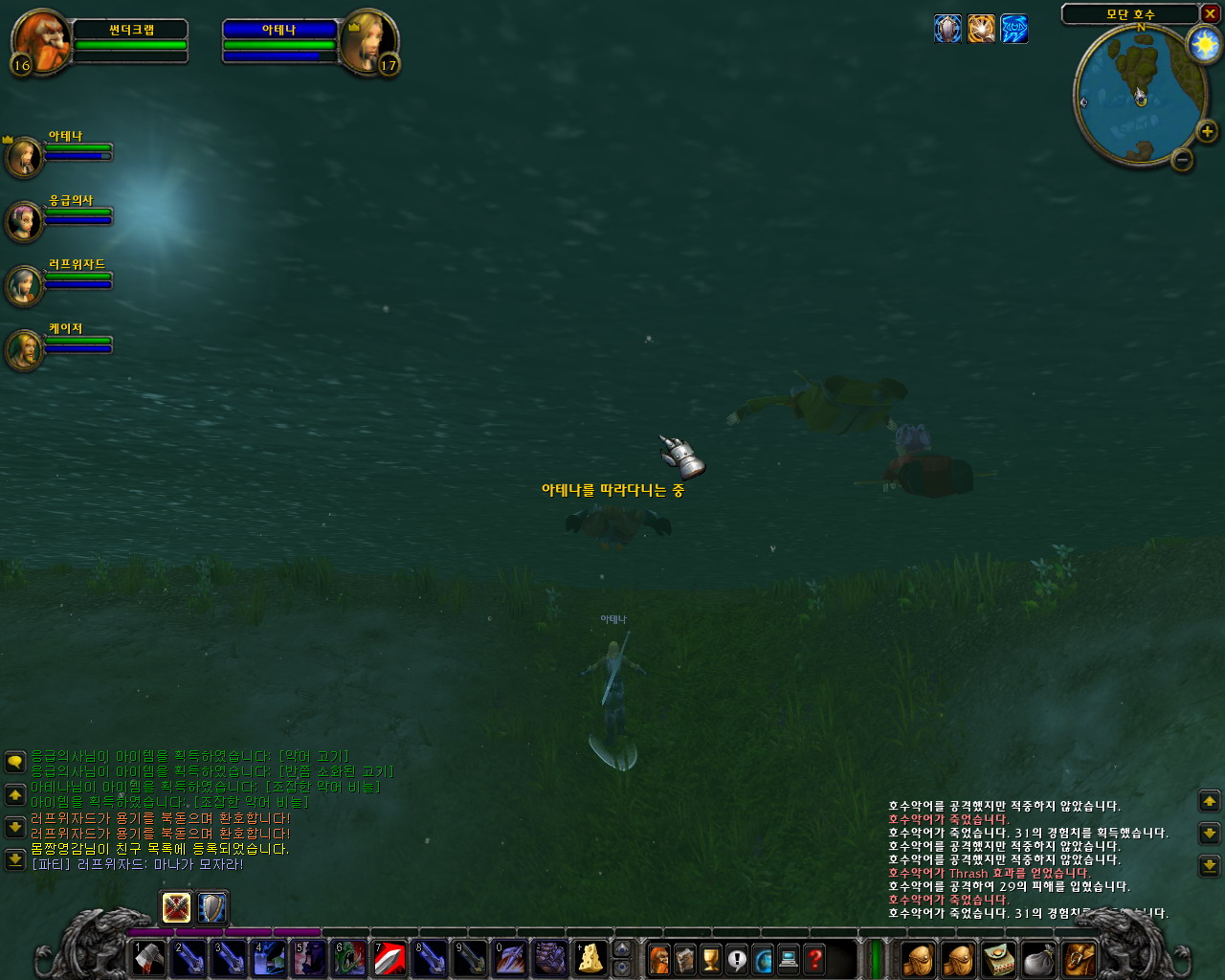The width and height of the screenshot is (1225, 980).
Task: Open the grey sack bag slot
Action: (x=1038, y=958)
